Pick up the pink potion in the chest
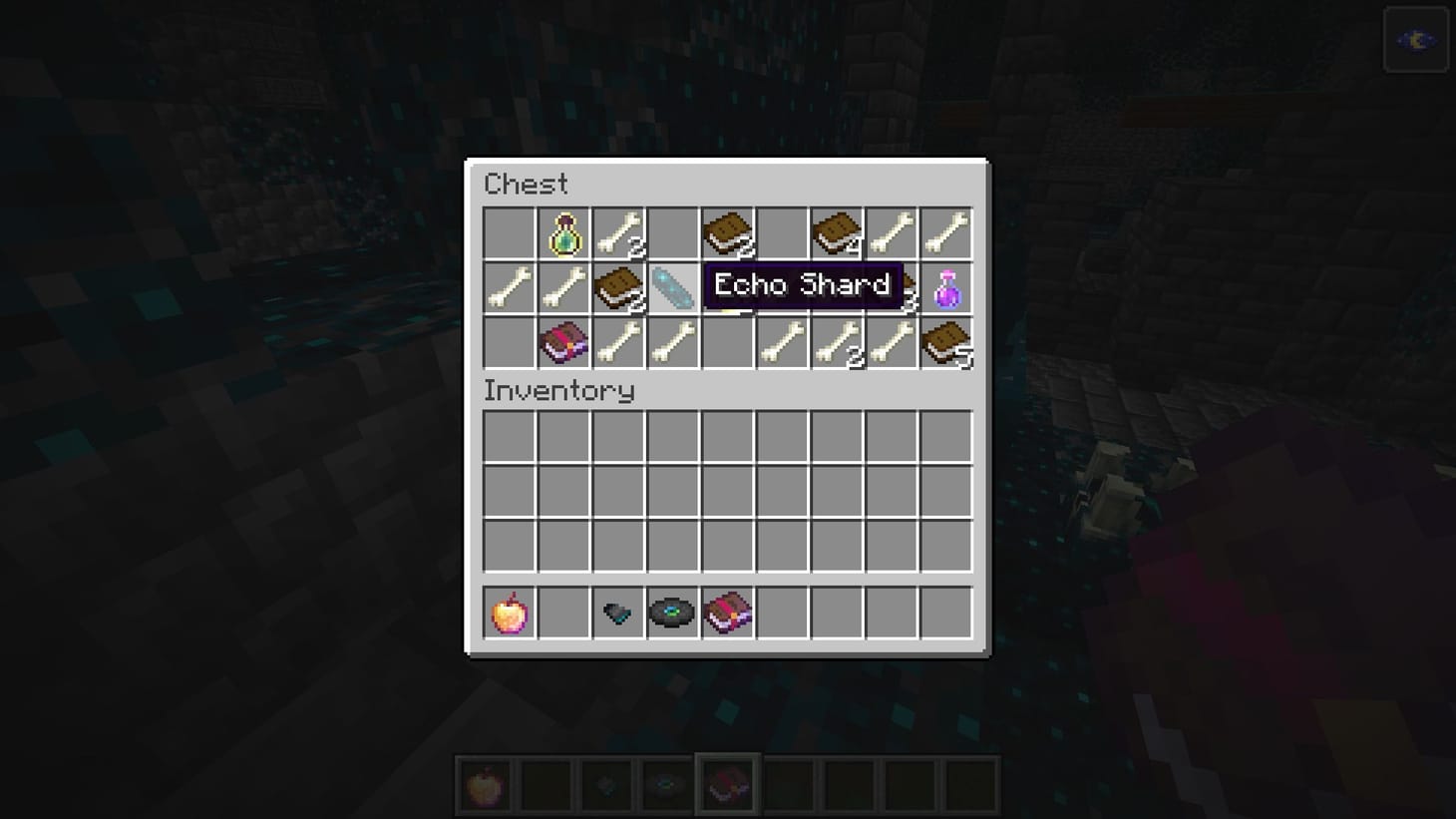The width and height of the screenshot is (1456, 819). coord(947,287)
